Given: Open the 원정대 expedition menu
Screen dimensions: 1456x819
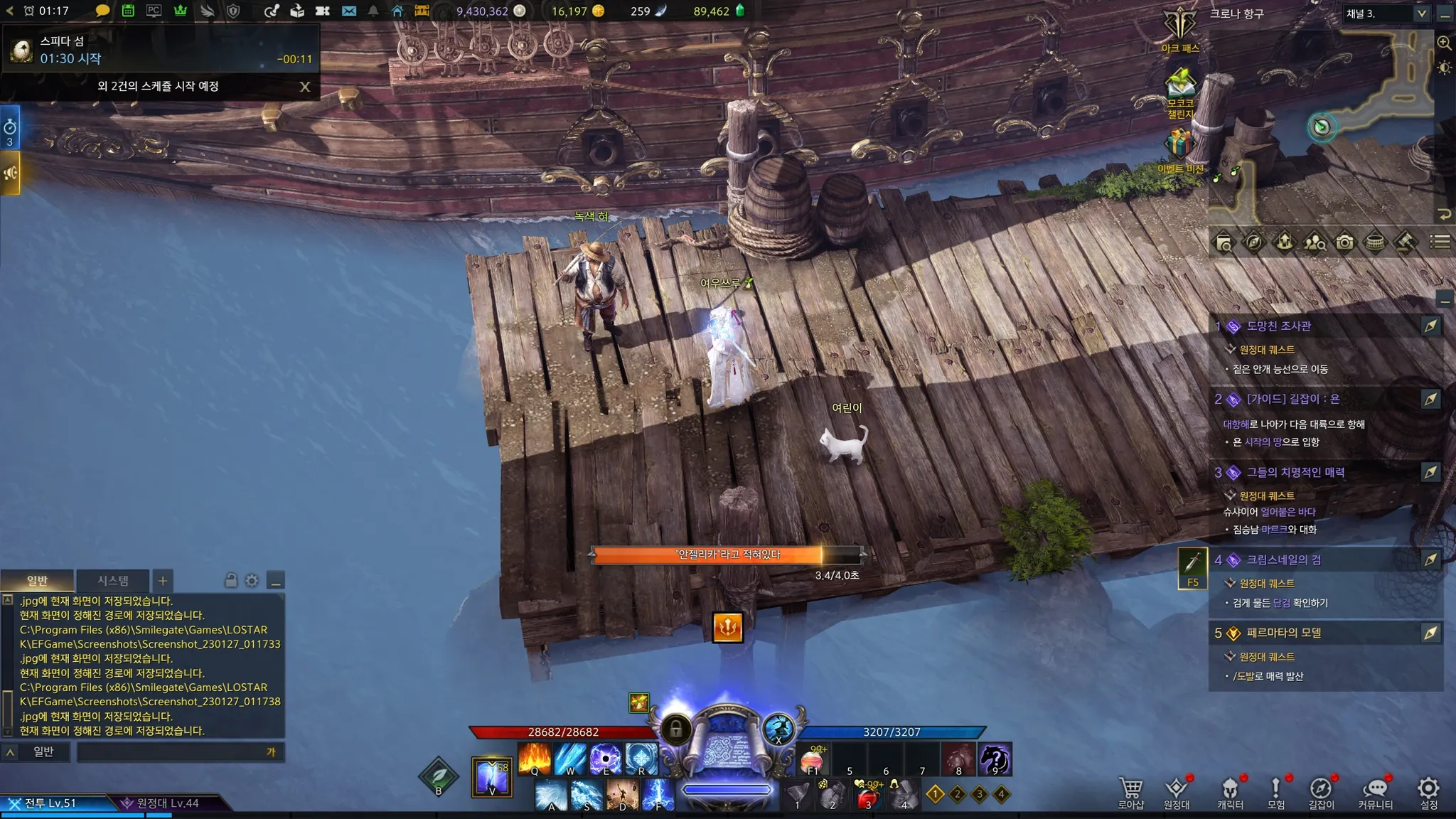Looking at the screenshot, I should [1177, 792].
